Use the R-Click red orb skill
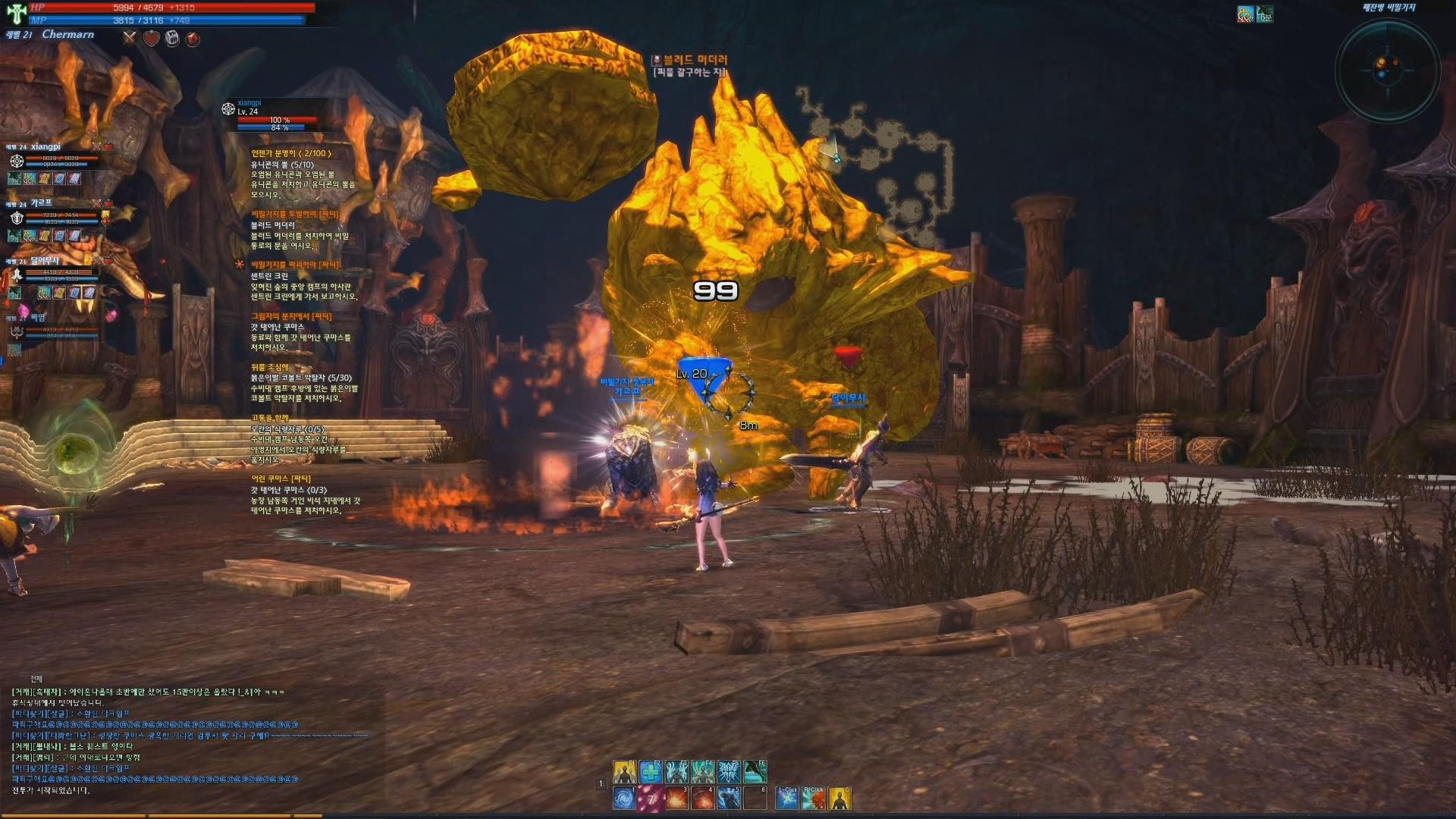The width and height of the screenshot is (1456, 819). coord(813,799)
